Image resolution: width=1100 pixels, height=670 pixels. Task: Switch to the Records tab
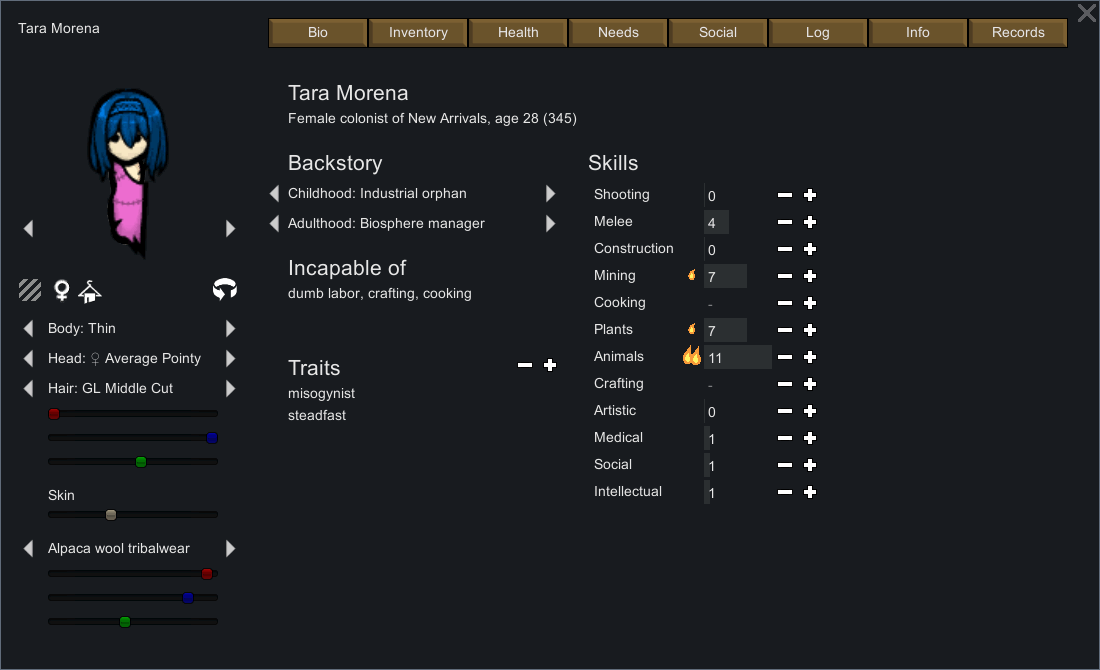click(1018, 33)
